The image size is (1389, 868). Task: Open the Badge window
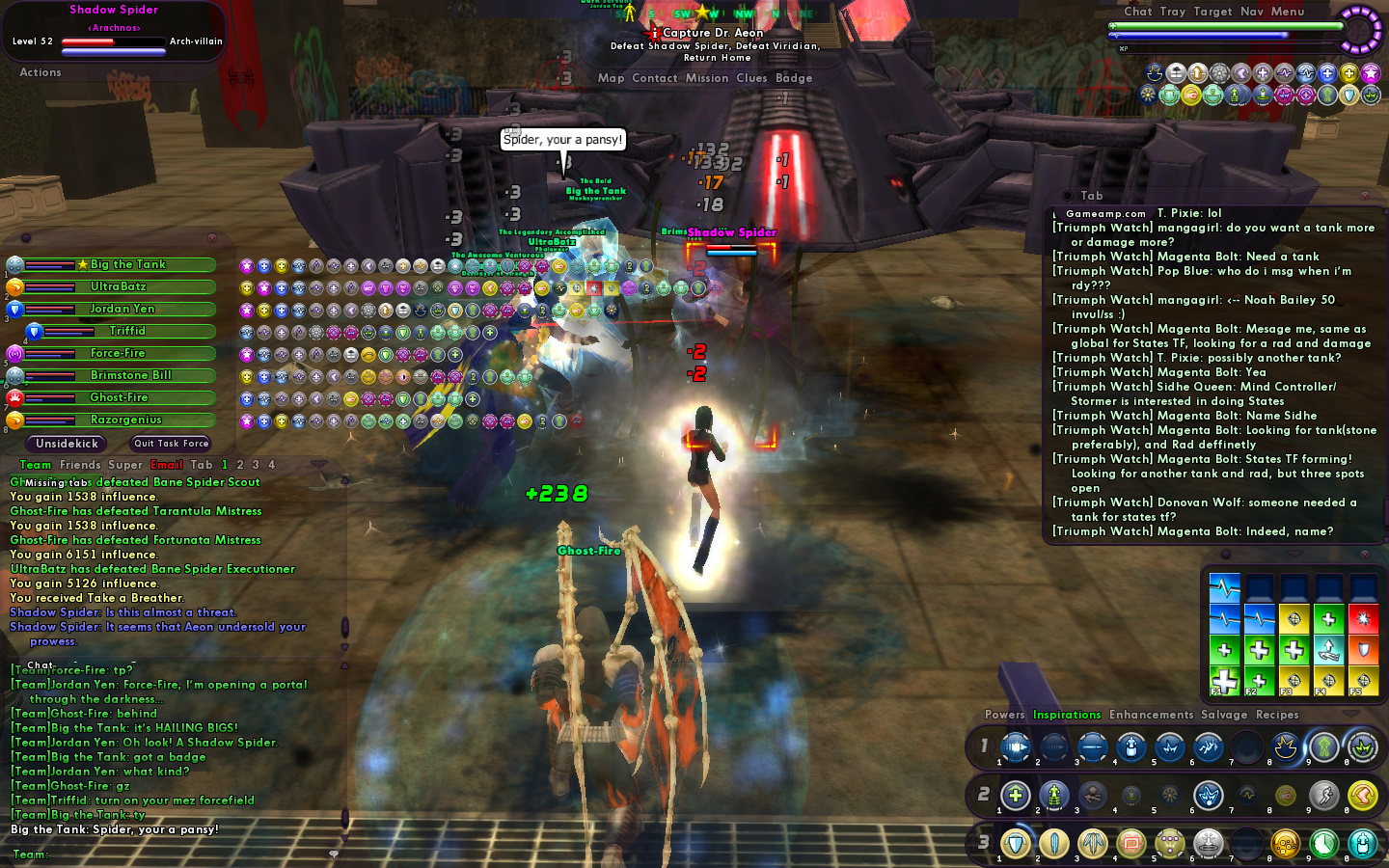pos(794,78)
